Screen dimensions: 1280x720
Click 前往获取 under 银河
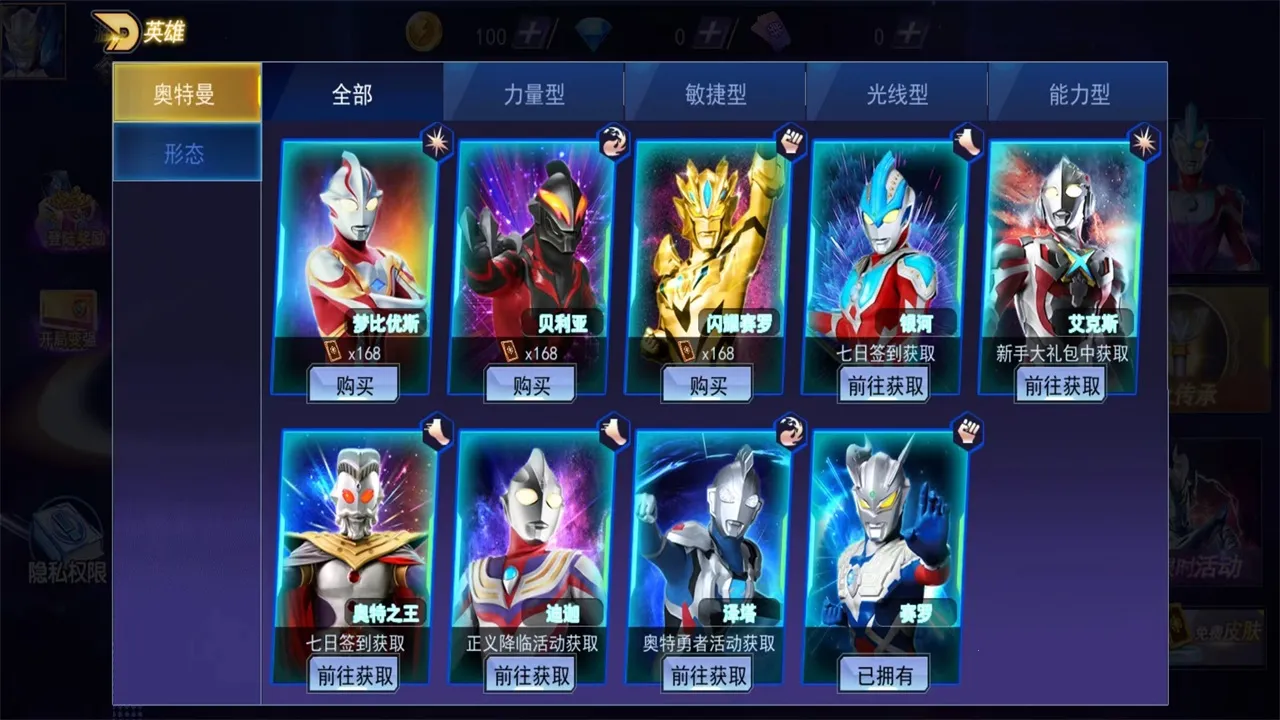885,385
